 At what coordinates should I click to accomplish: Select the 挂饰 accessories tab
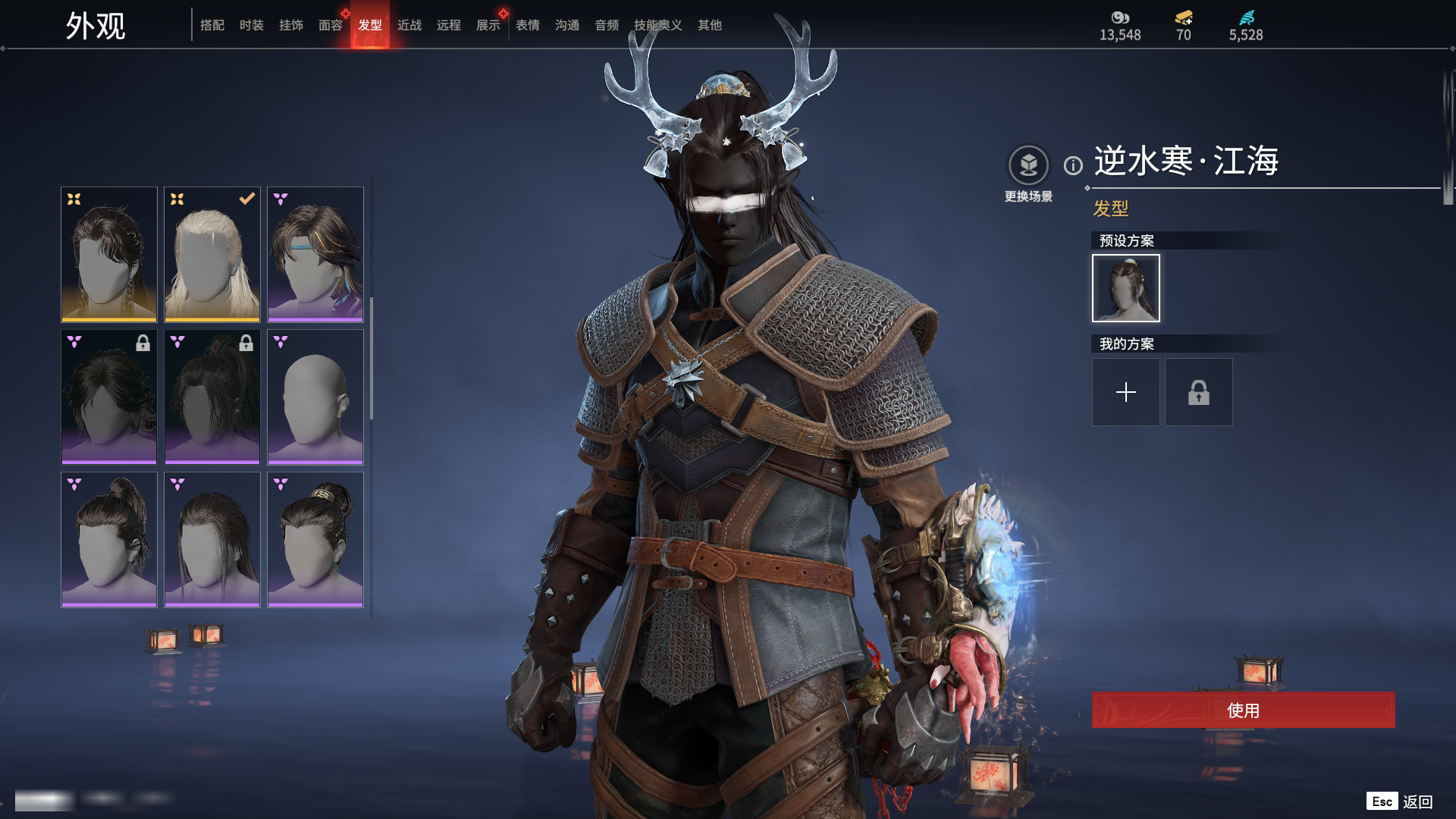(x=290, y=25)
